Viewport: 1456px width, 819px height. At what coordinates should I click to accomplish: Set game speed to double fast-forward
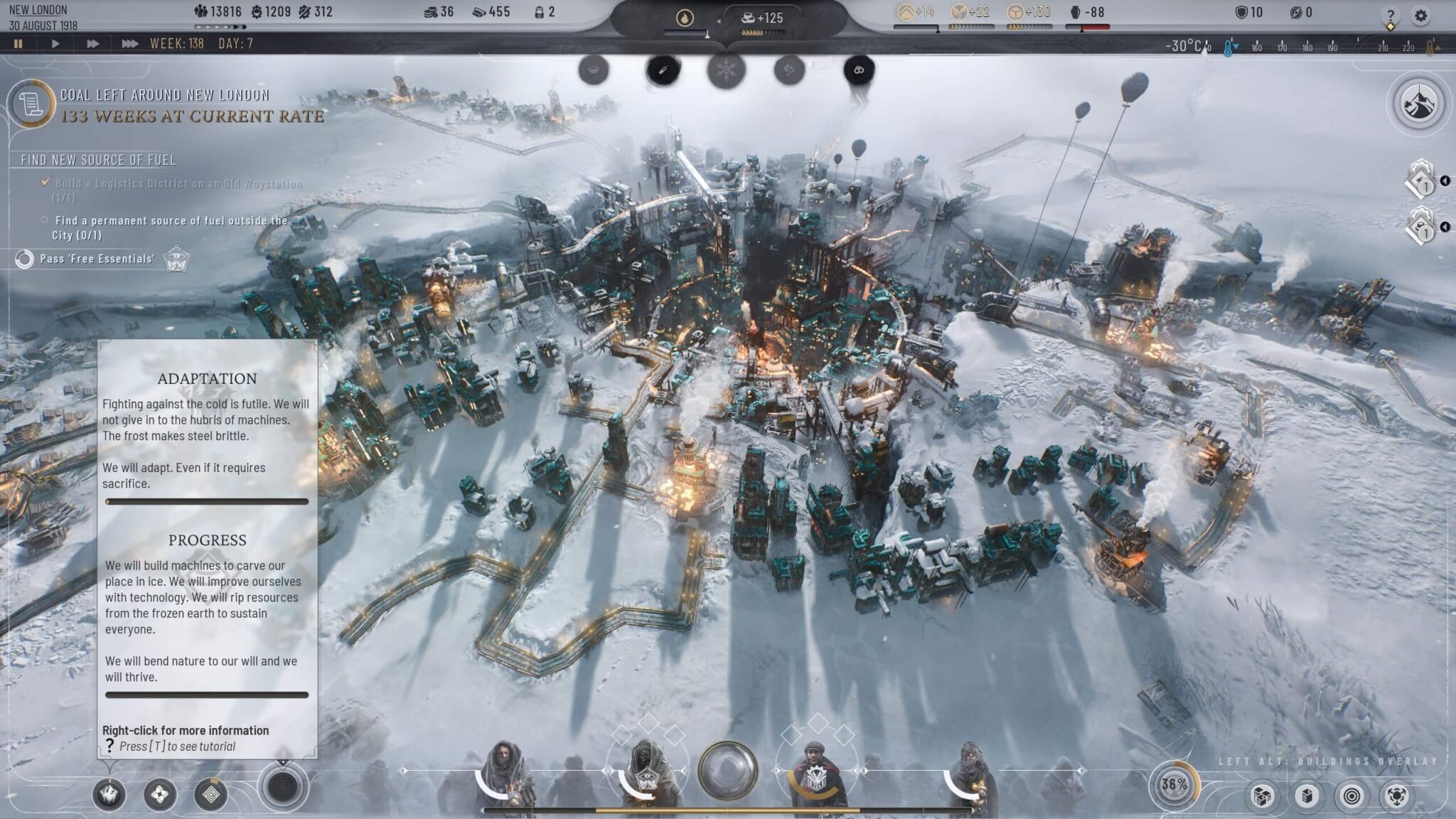(x=92, y=43)
